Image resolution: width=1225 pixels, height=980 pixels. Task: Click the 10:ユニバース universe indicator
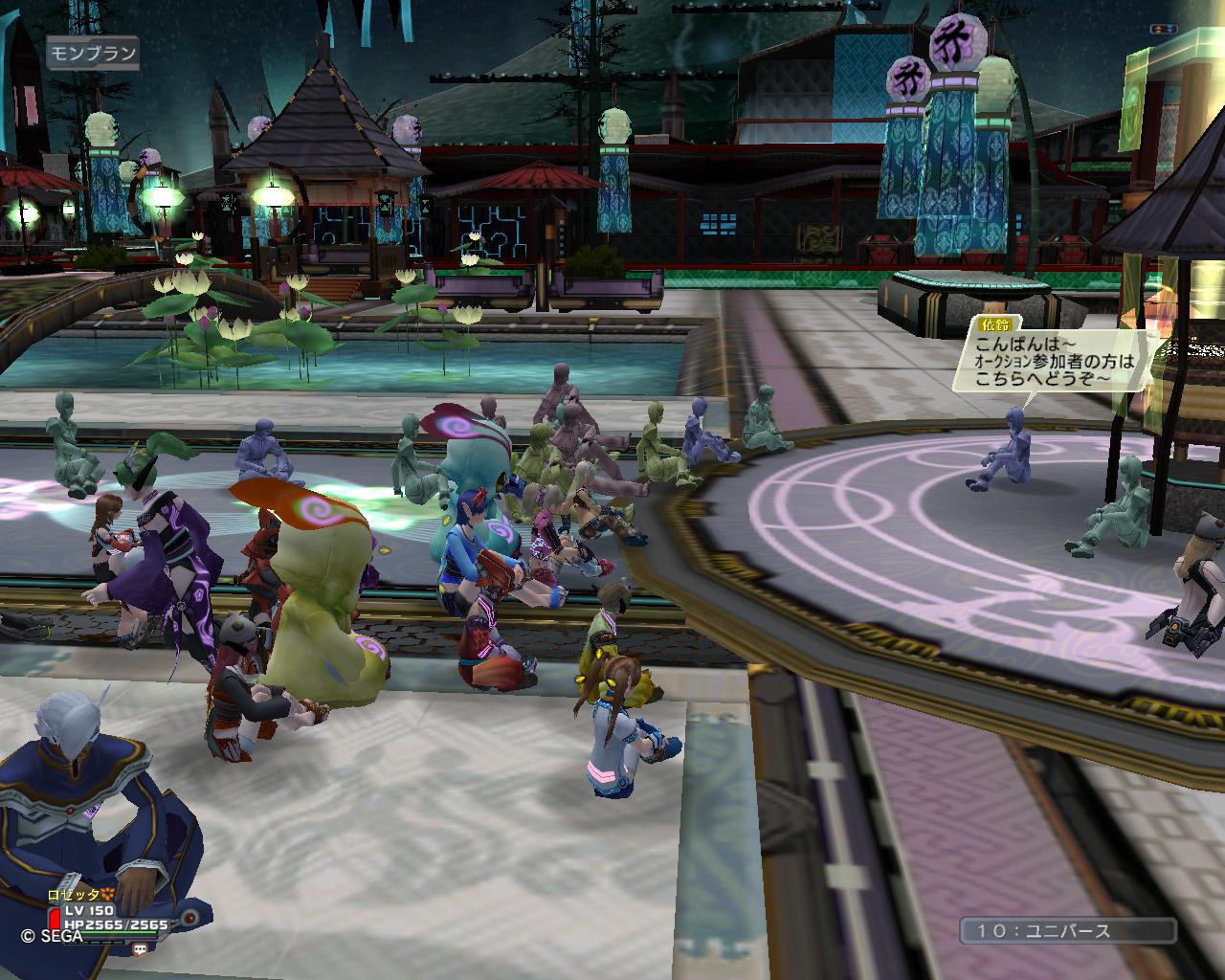[x=1068, y=930]
